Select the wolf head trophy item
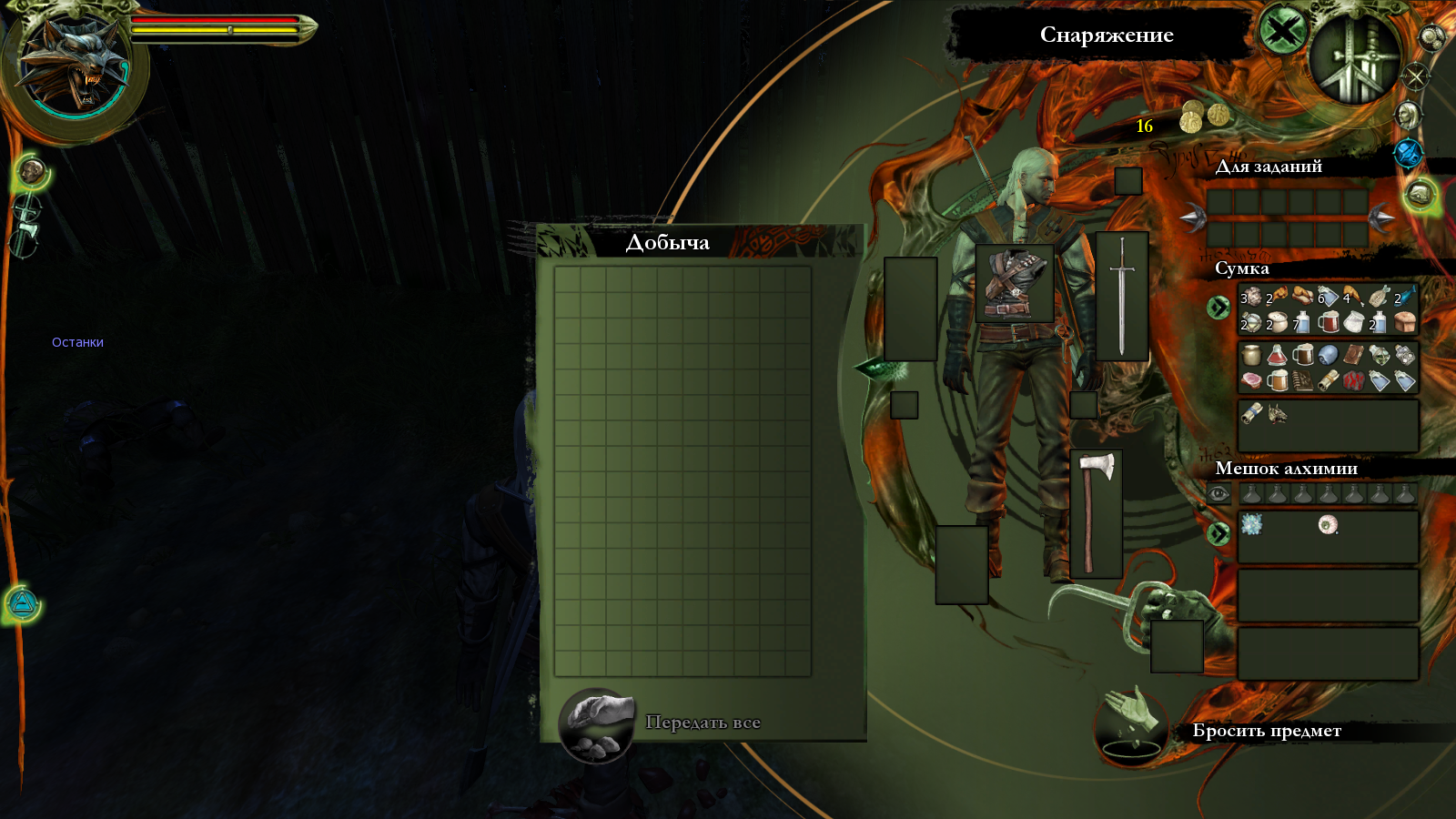This screenshot has width=1456, height=819. [x=1277, y=413]
